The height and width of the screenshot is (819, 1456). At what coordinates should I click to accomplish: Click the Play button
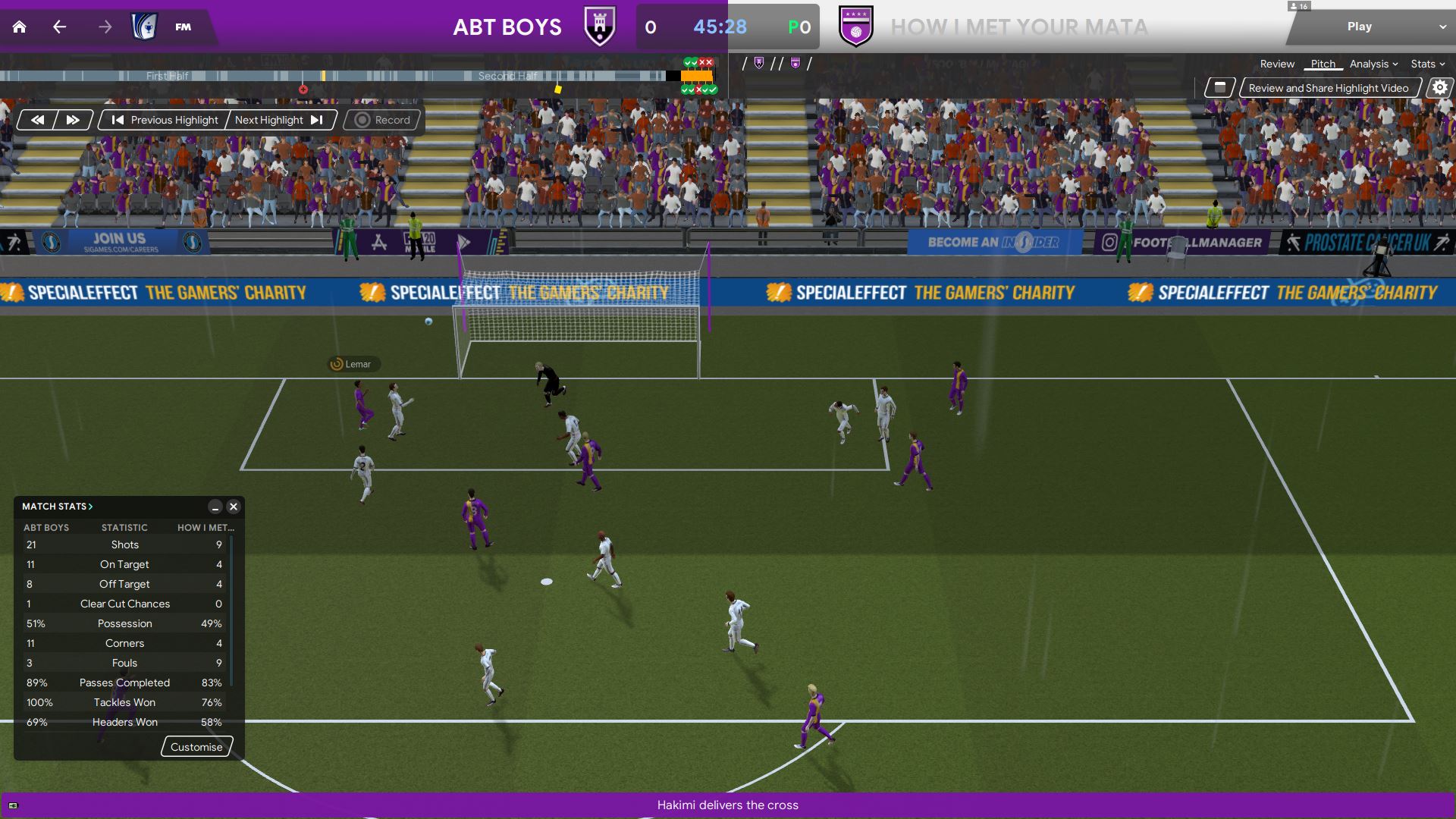point(1359,27)
